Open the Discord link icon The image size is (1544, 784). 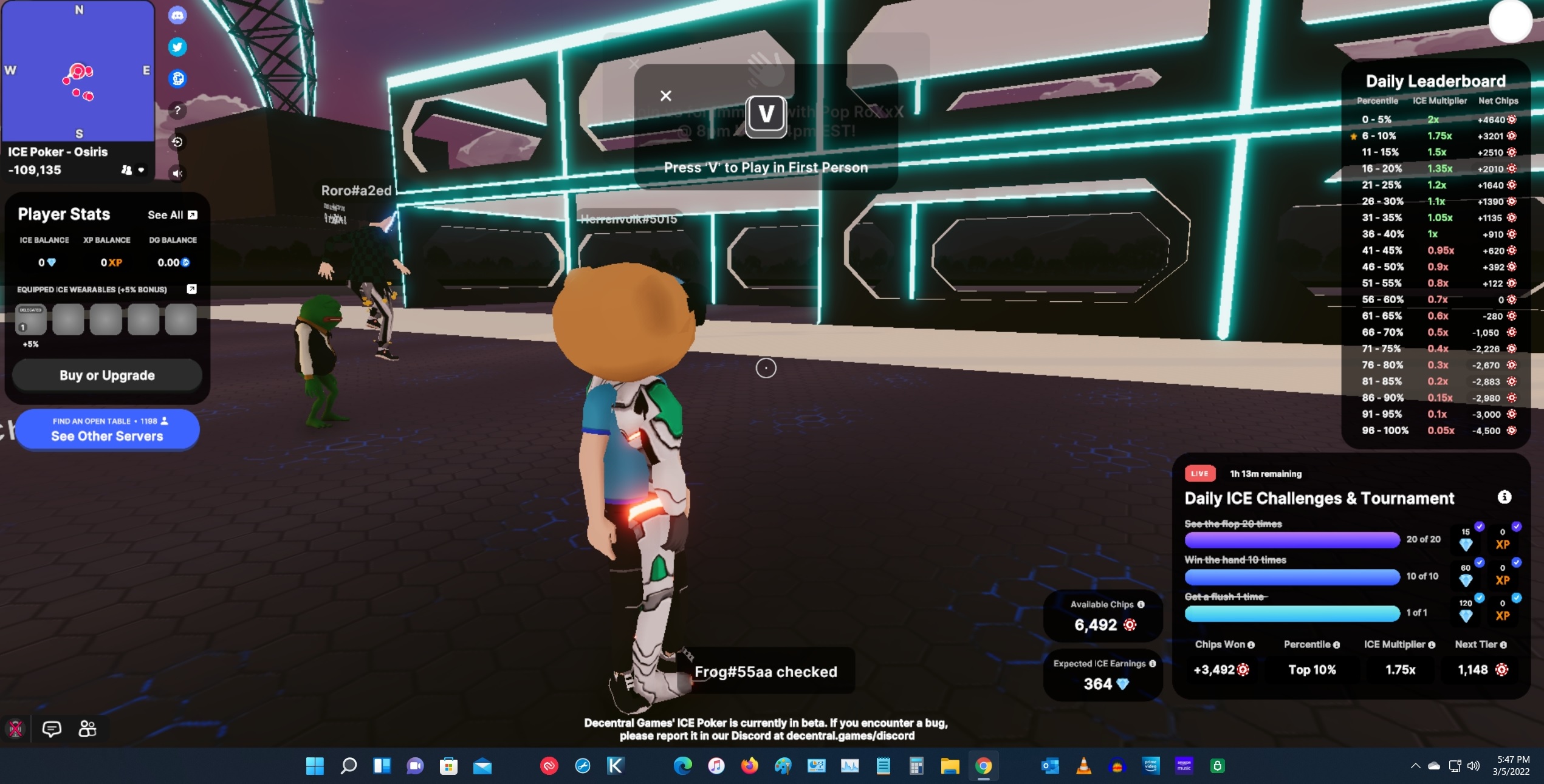177,15
